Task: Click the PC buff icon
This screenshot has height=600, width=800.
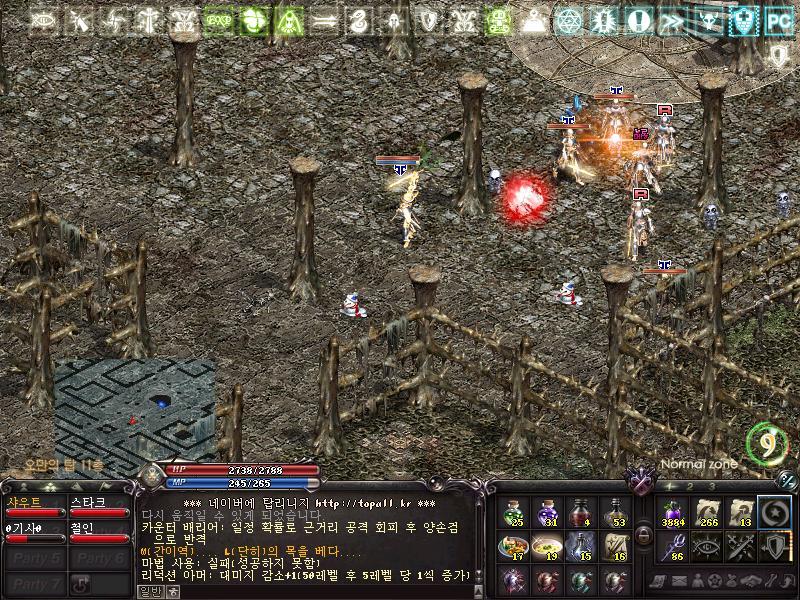Action: (777, 19)
